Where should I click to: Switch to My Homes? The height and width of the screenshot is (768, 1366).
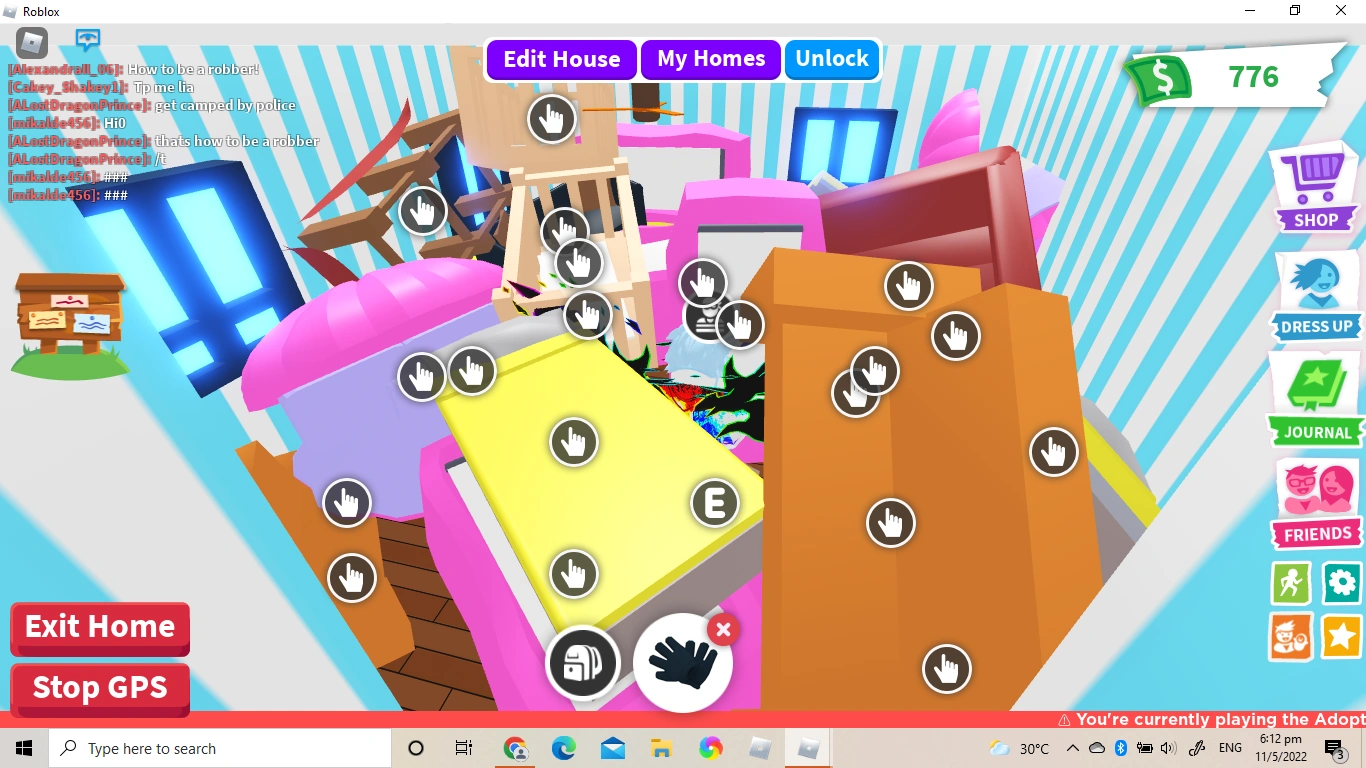pyautogui.click(x=710, y=59)
